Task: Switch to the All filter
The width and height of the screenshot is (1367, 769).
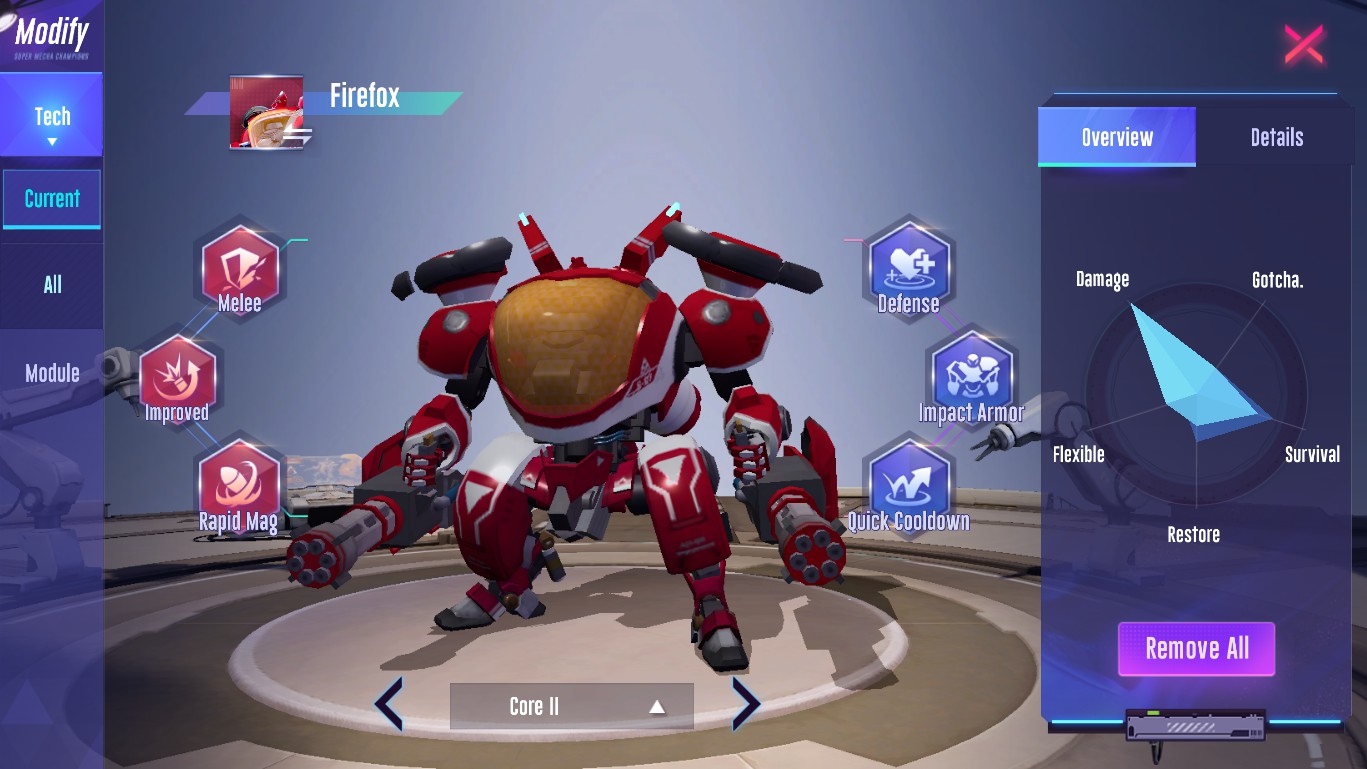Action: coord(52,285)
